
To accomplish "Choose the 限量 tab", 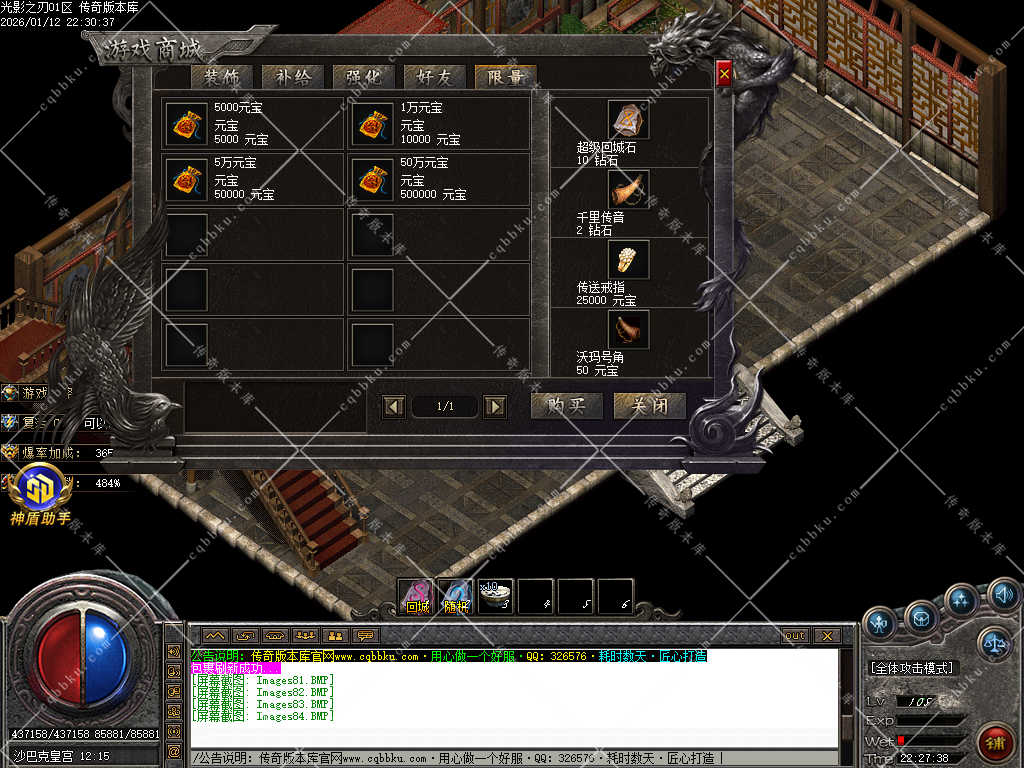I will 506,77.
